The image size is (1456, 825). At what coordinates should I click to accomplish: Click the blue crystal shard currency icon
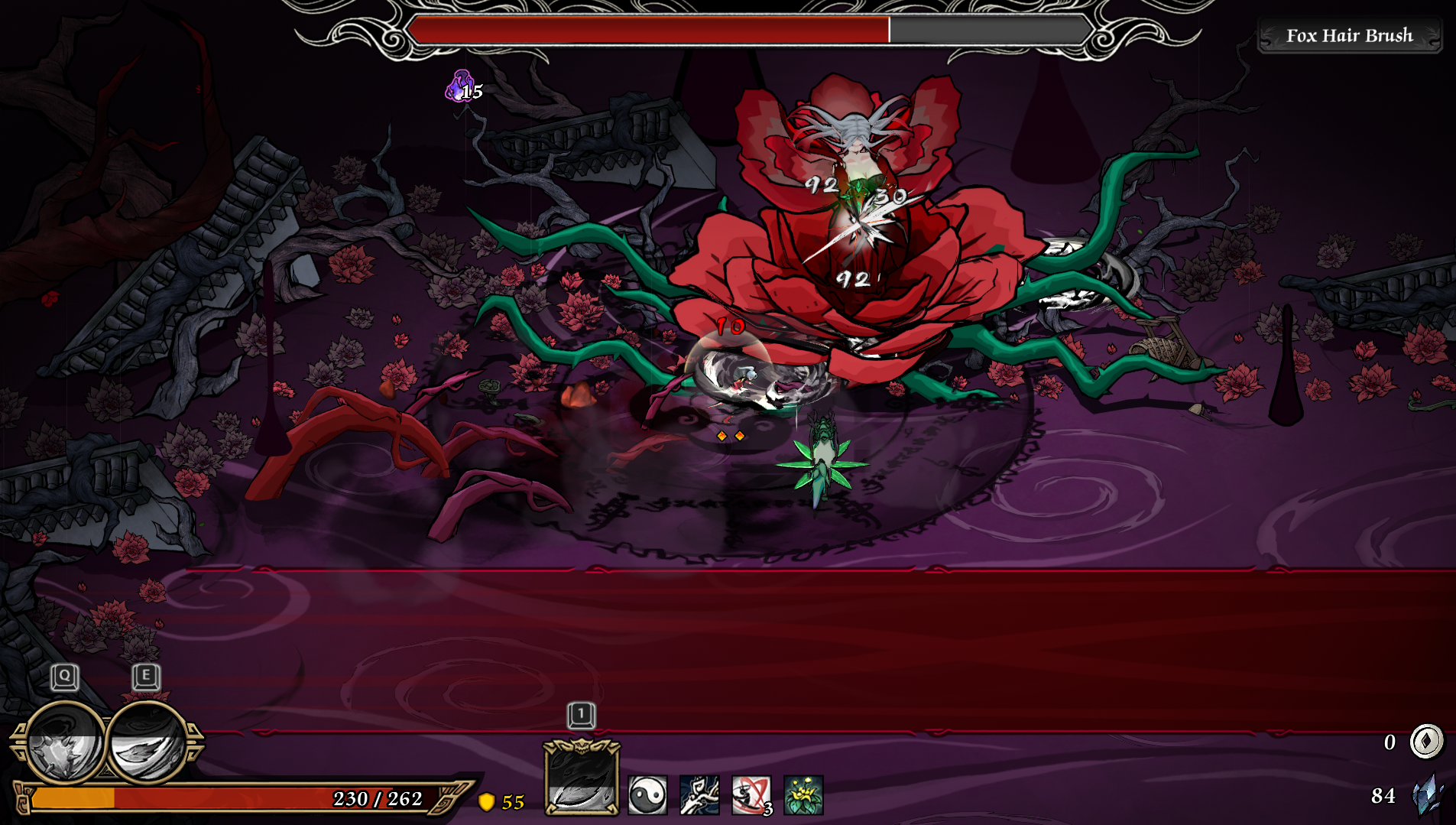click(1426, 795)
